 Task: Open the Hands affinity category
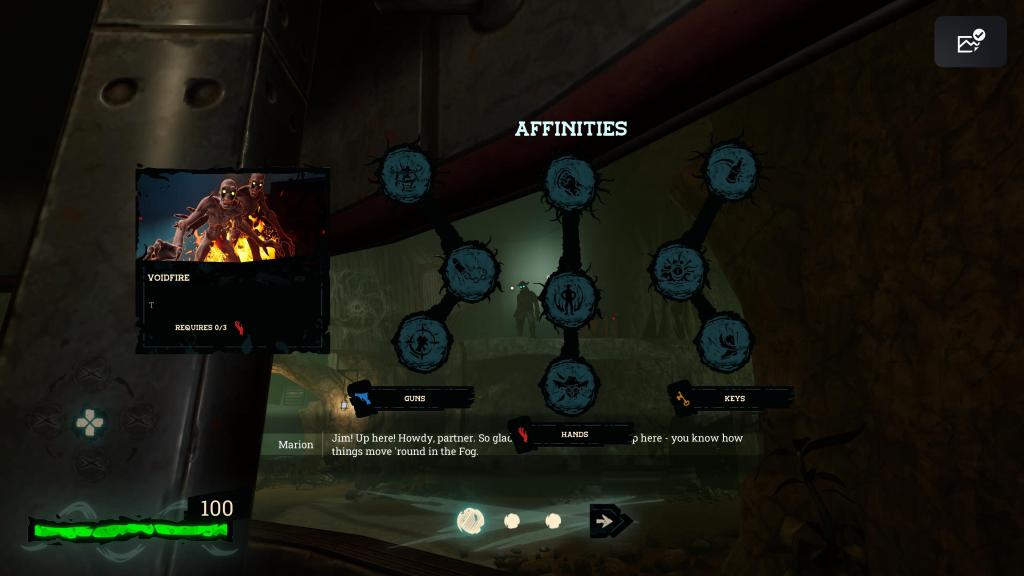coord(572,435)
